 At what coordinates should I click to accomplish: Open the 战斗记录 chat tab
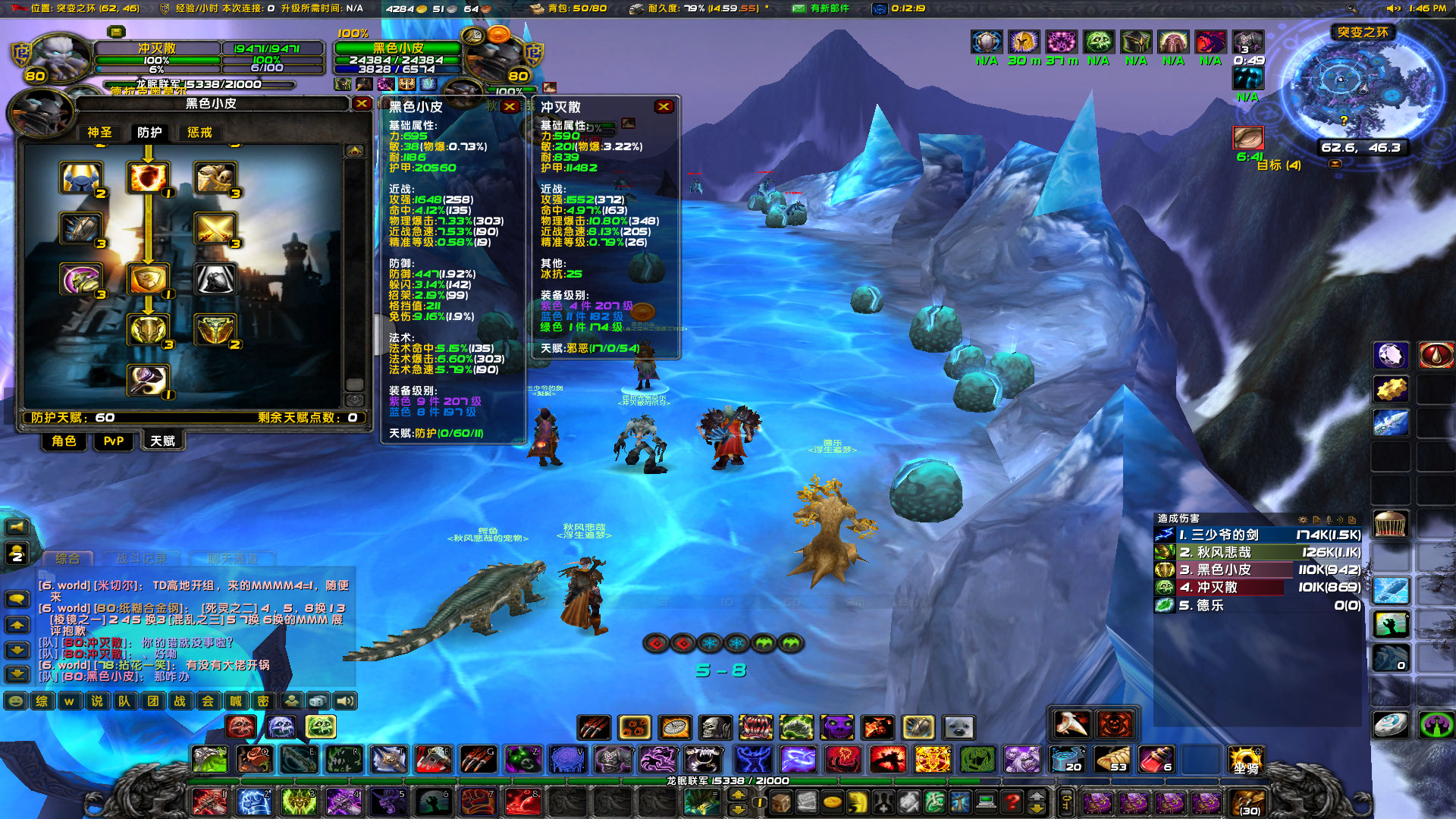(x=141, y=557)
